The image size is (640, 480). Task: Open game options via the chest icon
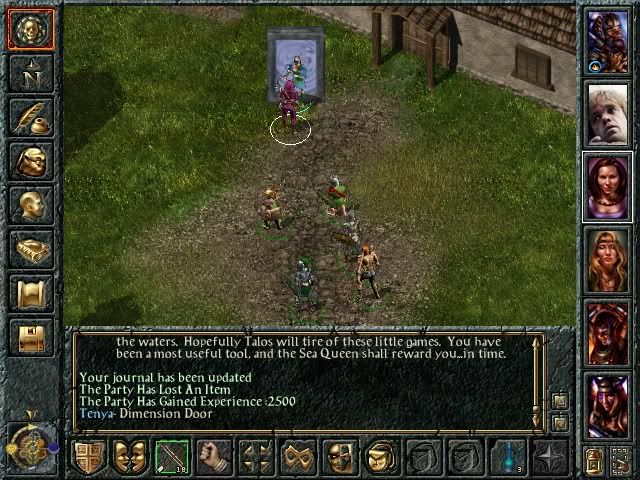click(30, 335)
